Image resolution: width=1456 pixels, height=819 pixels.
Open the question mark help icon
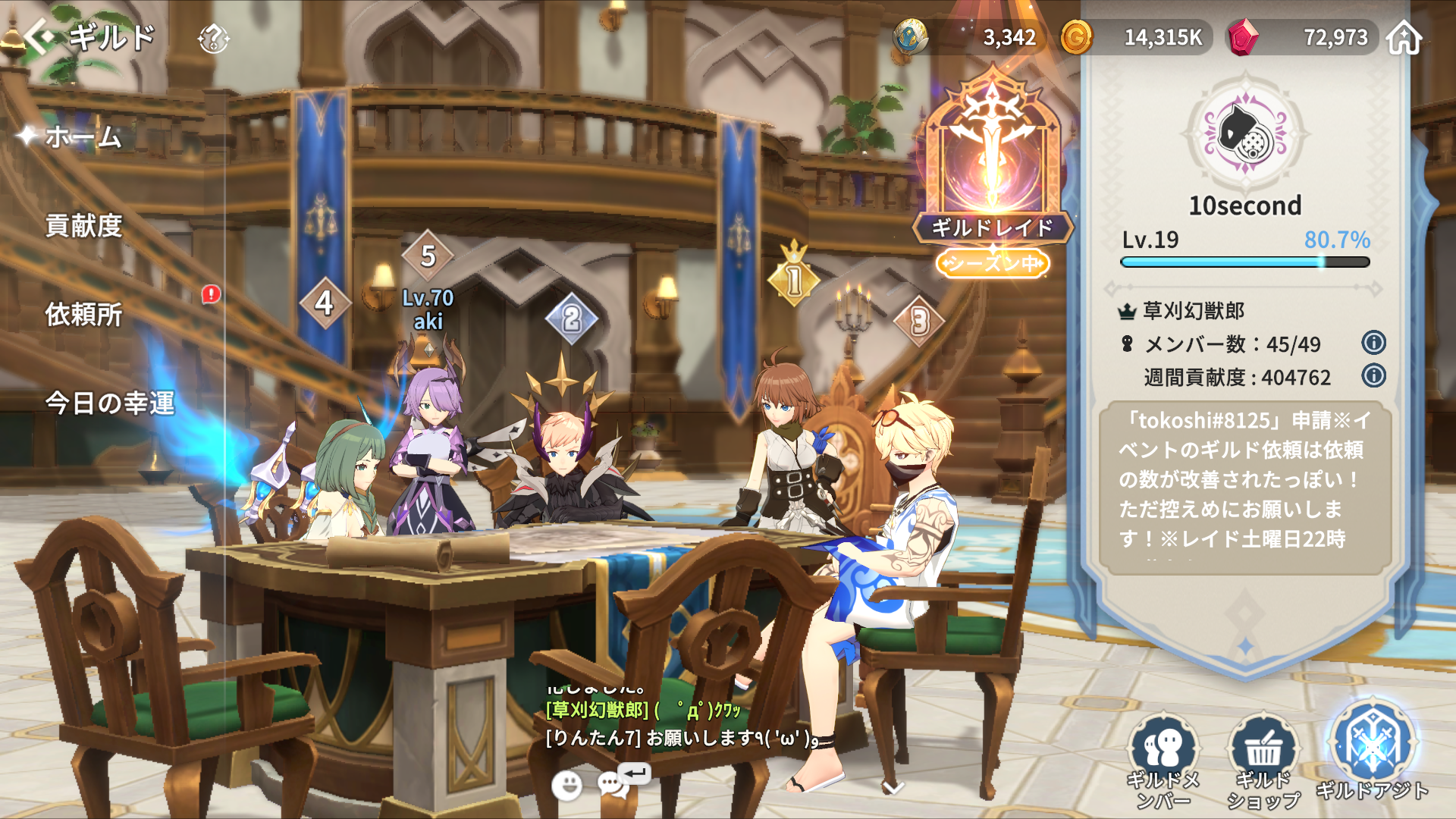coord(213,38)
